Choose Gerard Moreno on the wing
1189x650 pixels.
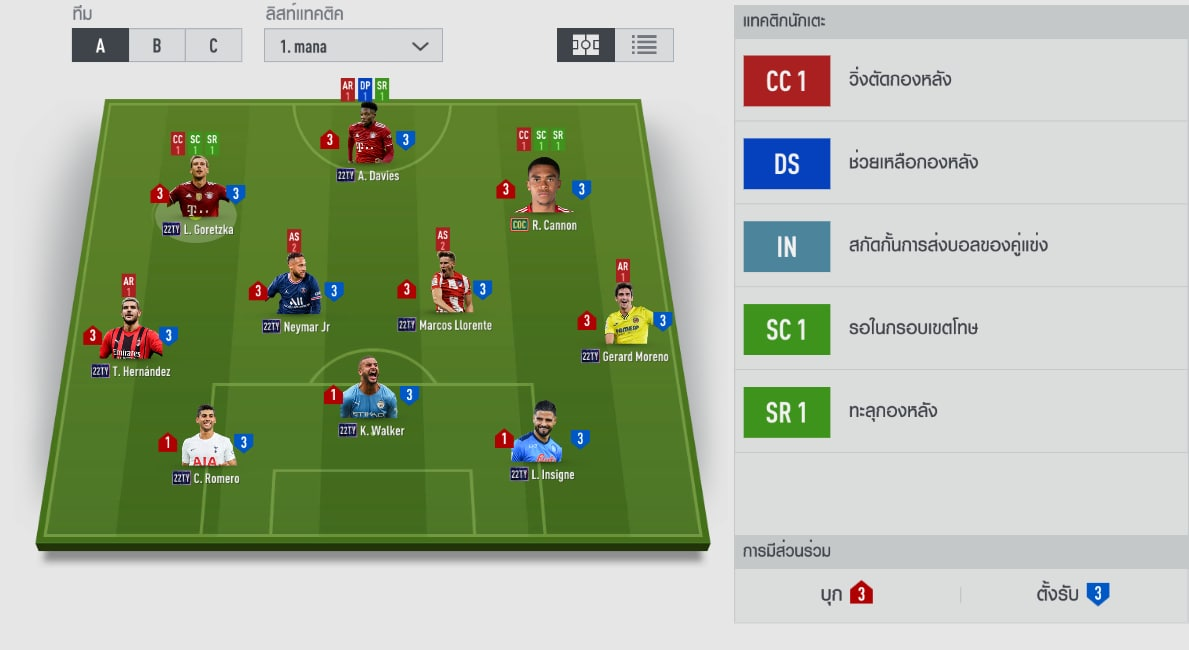(627, 322)
